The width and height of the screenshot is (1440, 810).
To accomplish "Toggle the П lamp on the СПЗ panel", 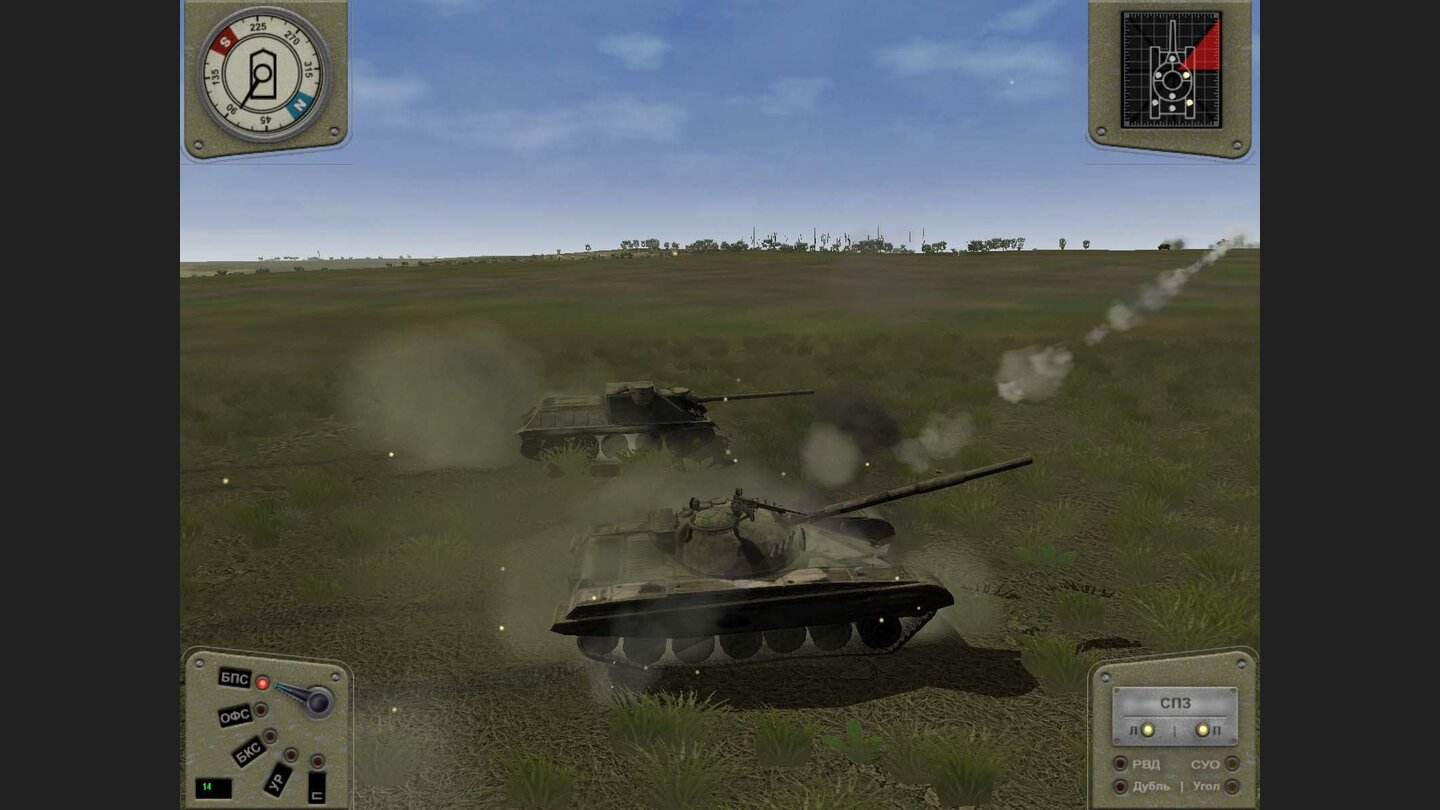I will tap(1202, 729).
